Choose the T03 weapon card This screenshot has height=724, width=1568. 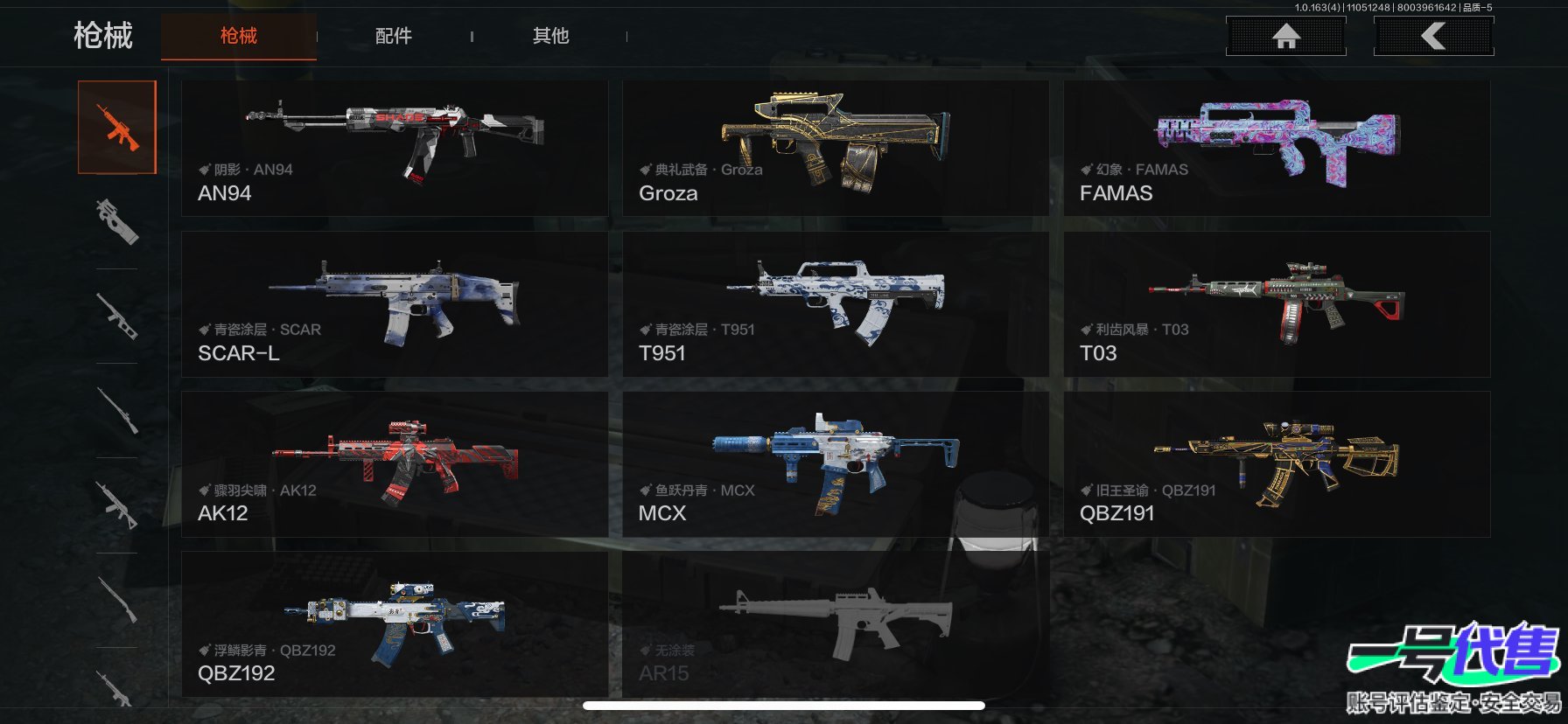pyautogui.click(x=1276, y=304)
